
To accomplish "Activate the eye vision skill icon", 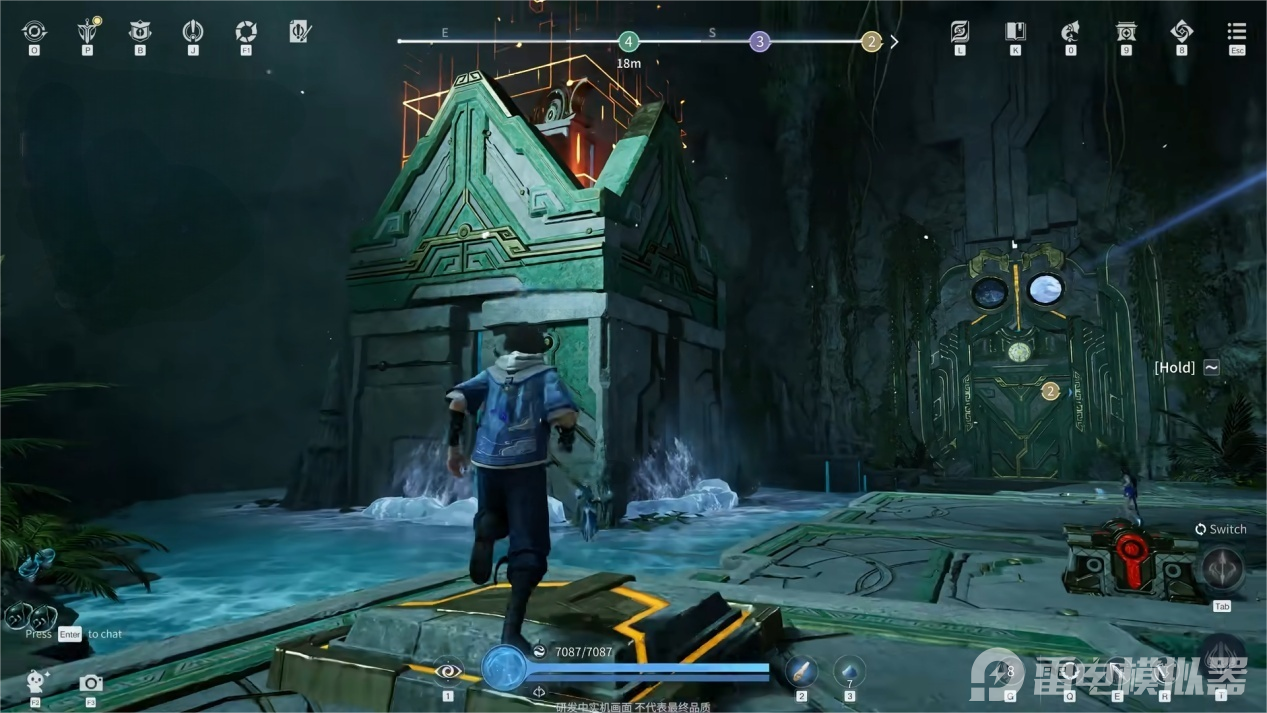I will [x=448, y=672].
